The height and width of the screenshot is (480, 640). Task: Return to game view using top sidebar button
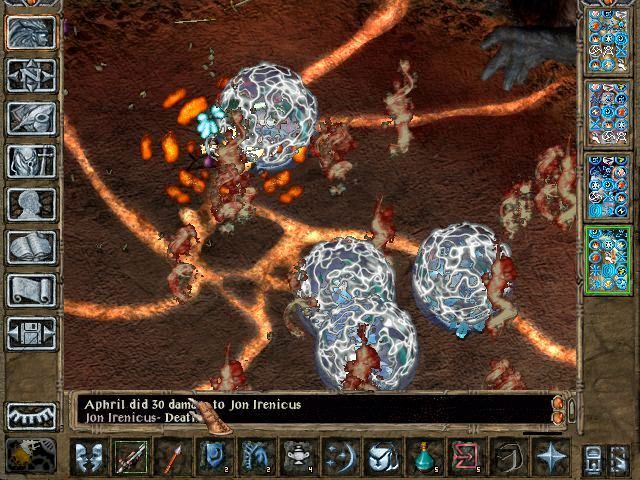click(x=31, y=32)
